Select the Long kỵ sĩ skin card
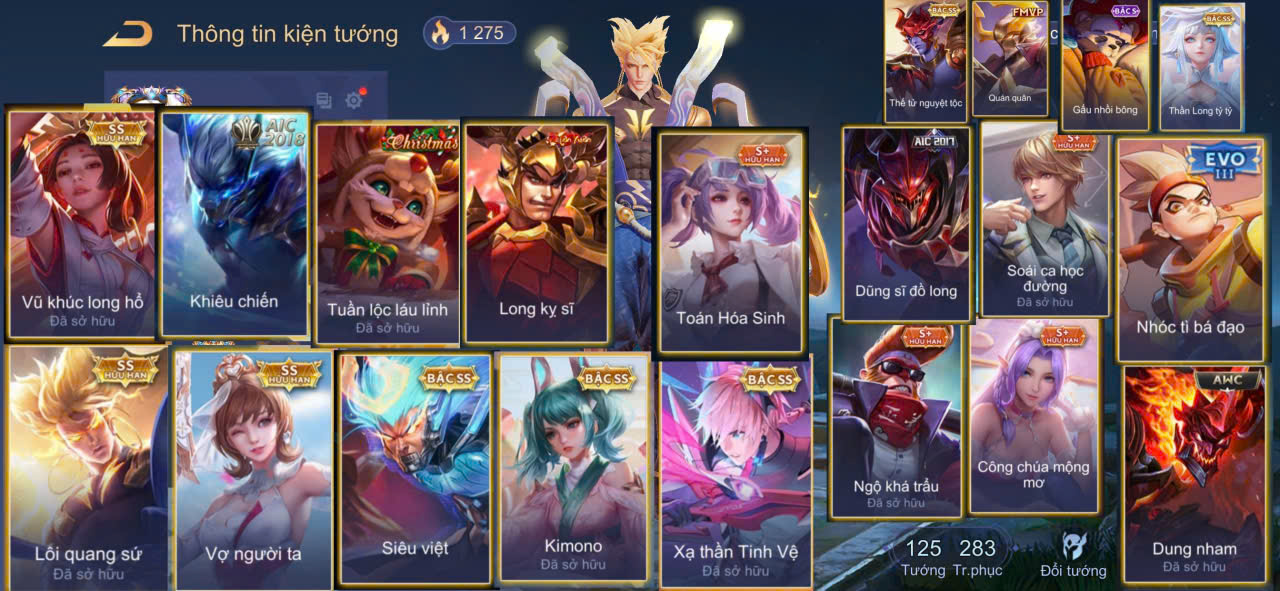This screenshot has width=1280, height=591. click(536, 232)
